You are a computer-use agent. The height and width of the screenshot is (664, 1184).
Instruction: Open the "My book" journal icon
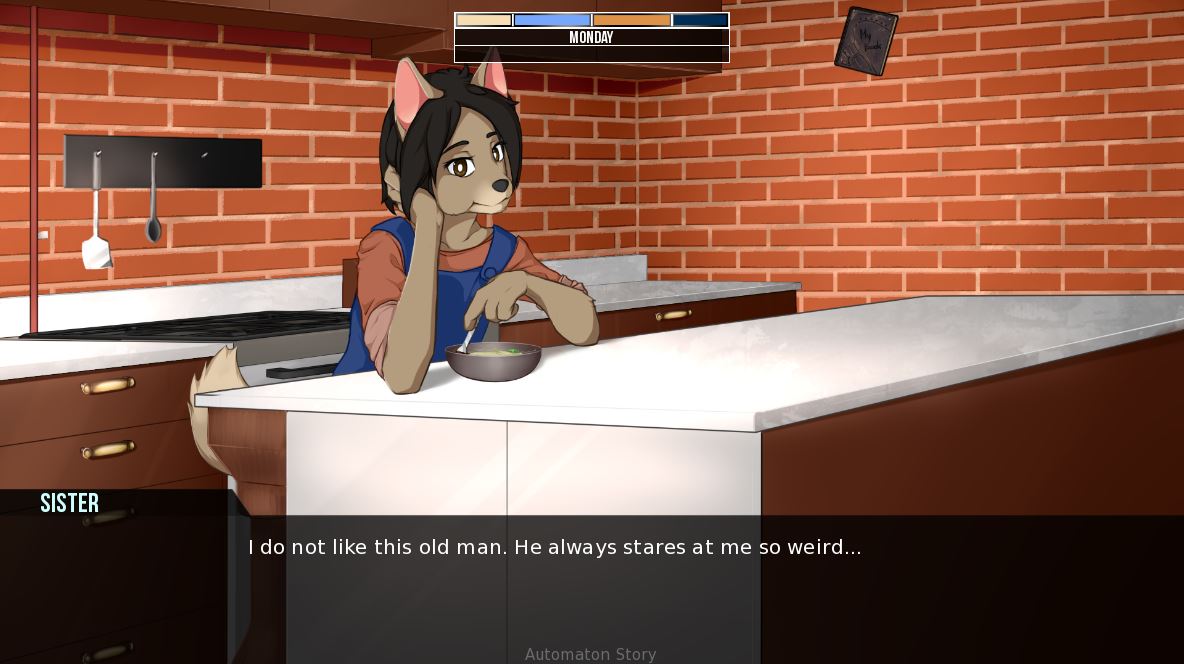865,41
